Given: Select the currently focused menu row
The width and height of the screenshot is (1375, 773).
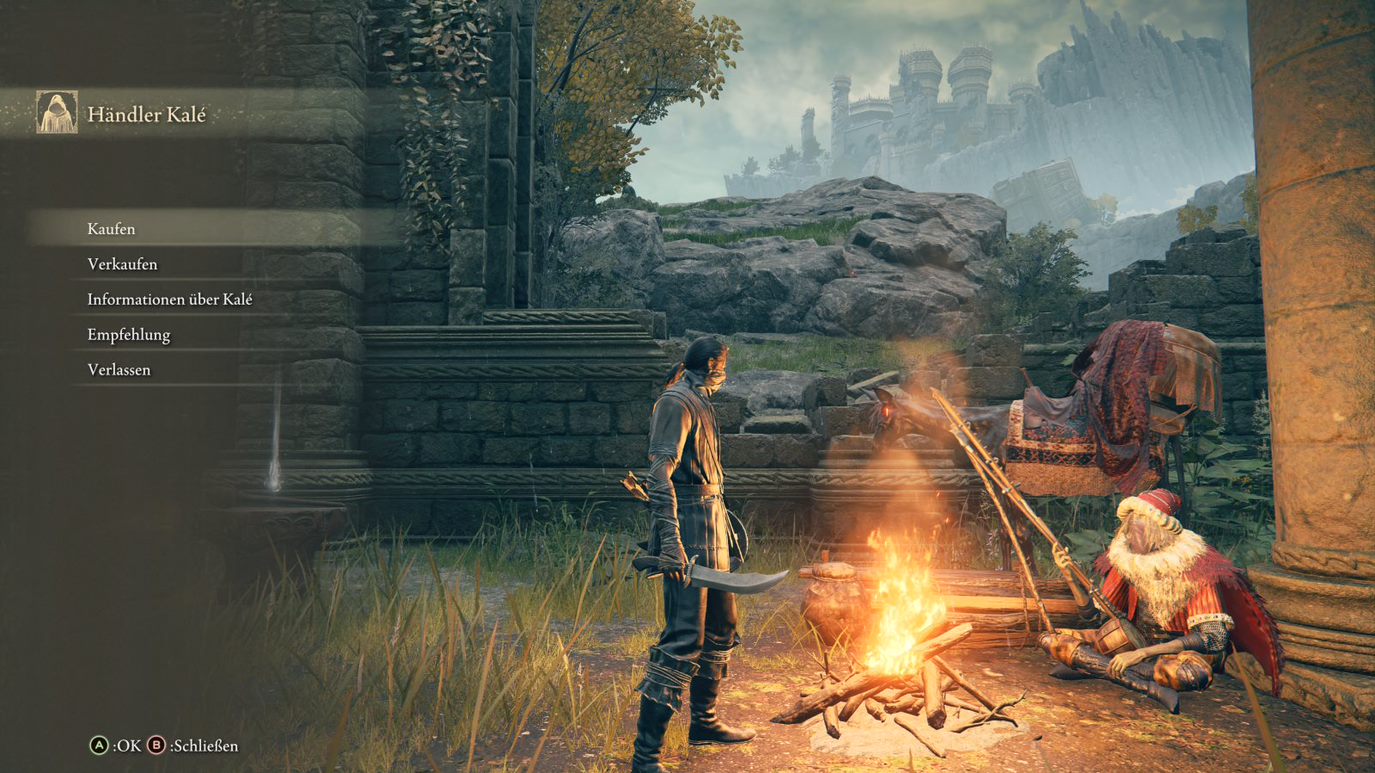Looking at the screenshot, I should 110,228.
